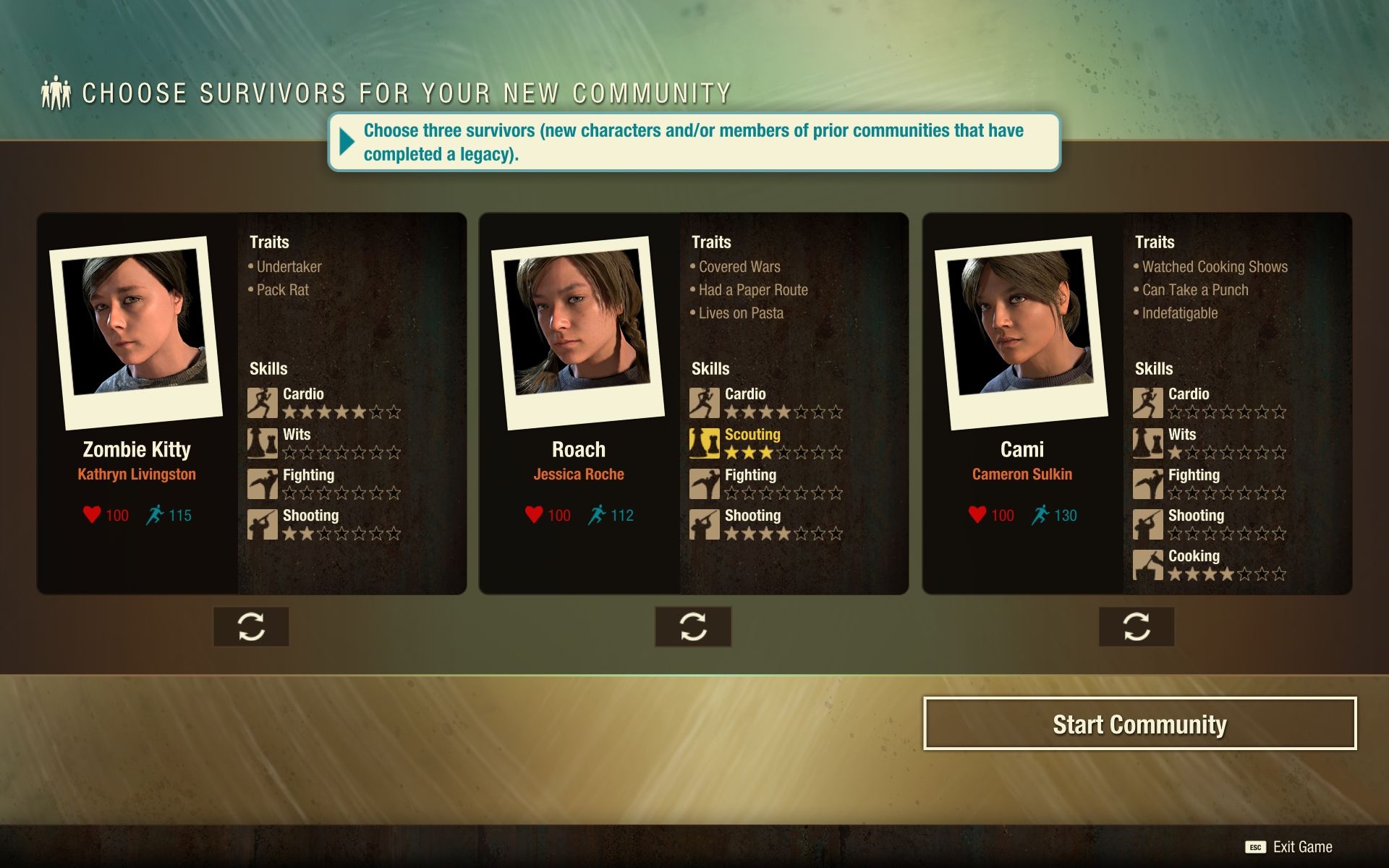Exit the game
This screenshot has width=1389, height=868.
[1289, 847]
